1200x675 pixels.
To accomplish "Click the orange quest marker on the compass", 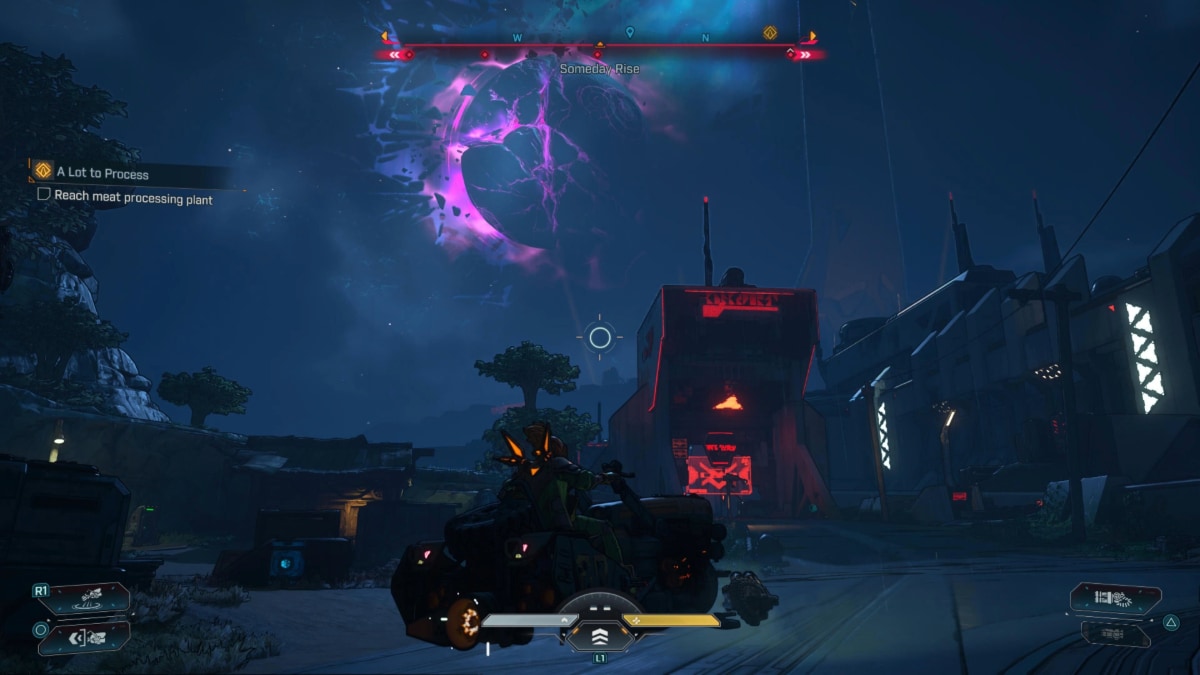I will click(770, 33).
